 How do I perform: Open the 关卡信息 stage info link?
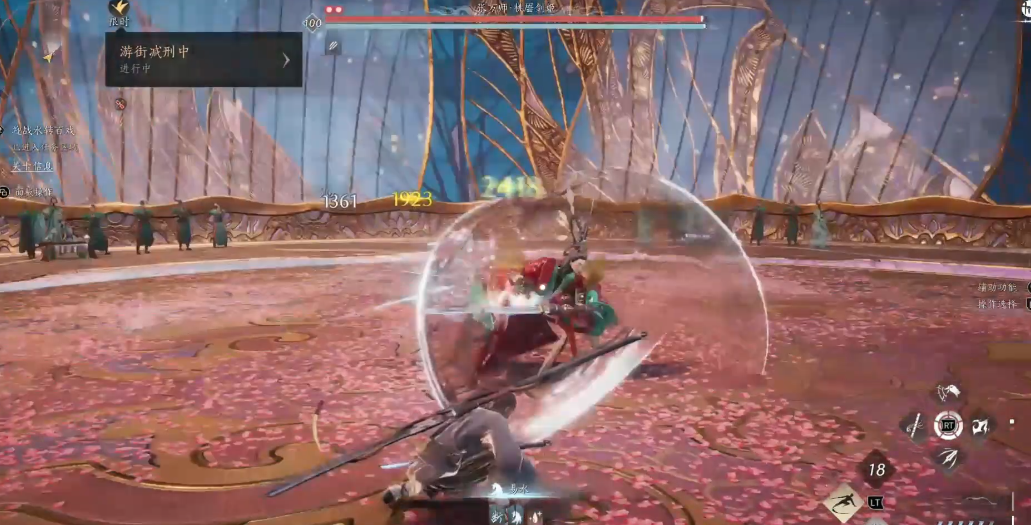click(x=32, y=166)
